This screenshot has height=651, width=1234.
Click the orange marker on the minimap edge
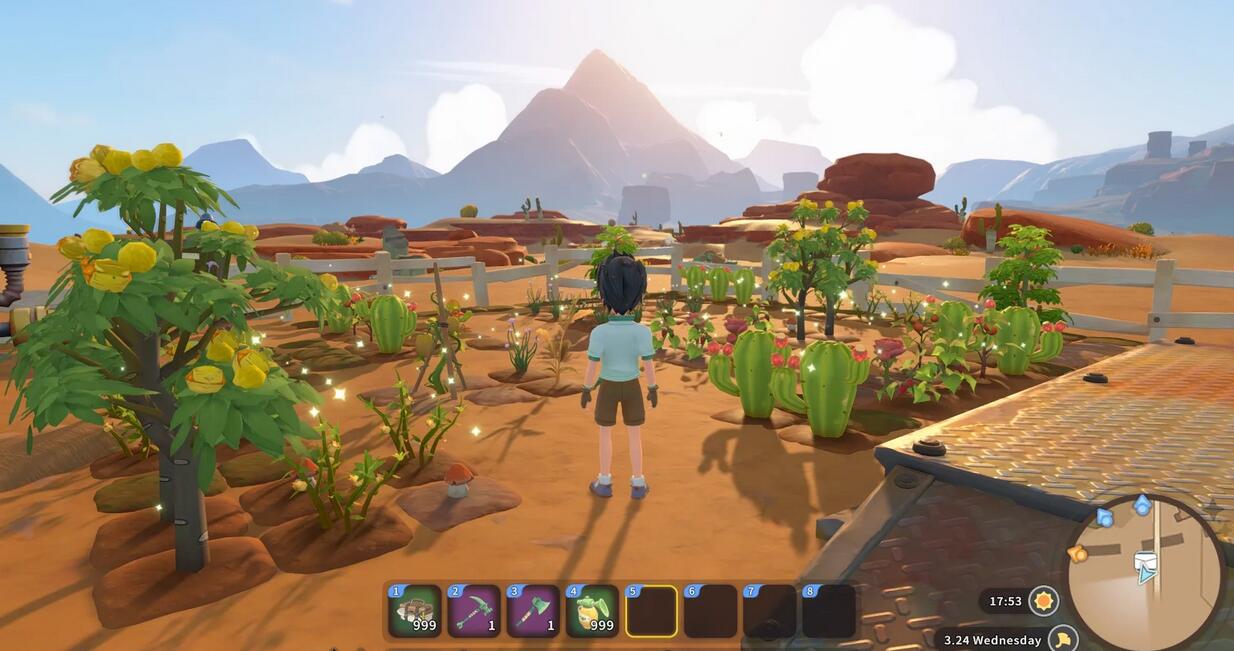1078,553
